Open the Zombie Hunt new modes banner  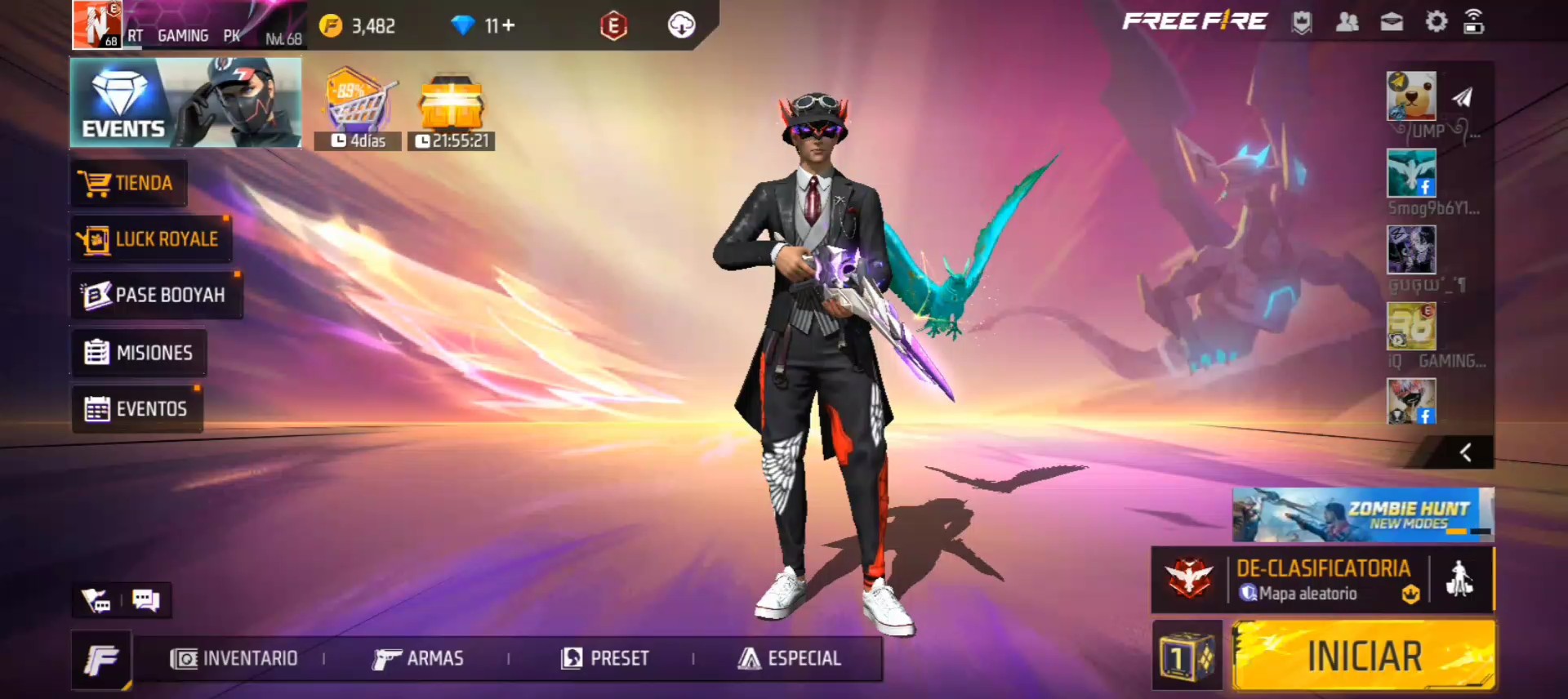pos(1362,514)
